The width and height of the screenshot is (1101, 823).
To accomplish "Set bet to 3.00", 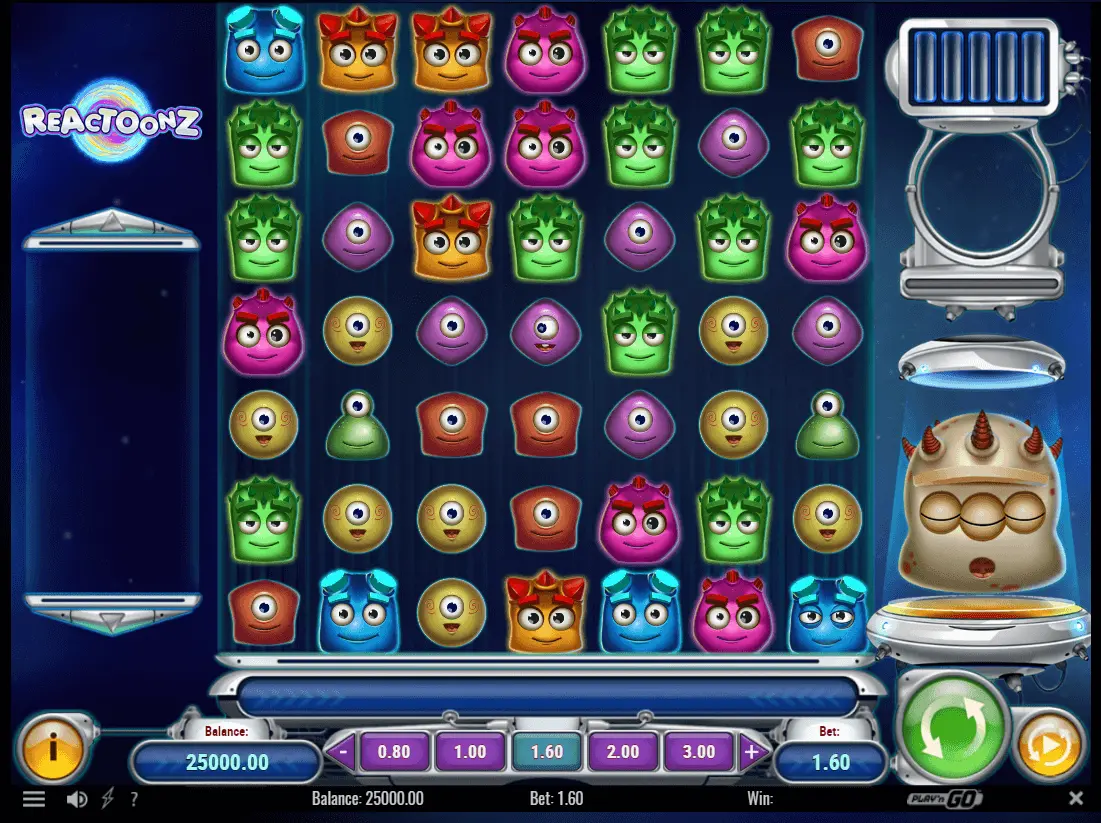I will click(699, 752).
